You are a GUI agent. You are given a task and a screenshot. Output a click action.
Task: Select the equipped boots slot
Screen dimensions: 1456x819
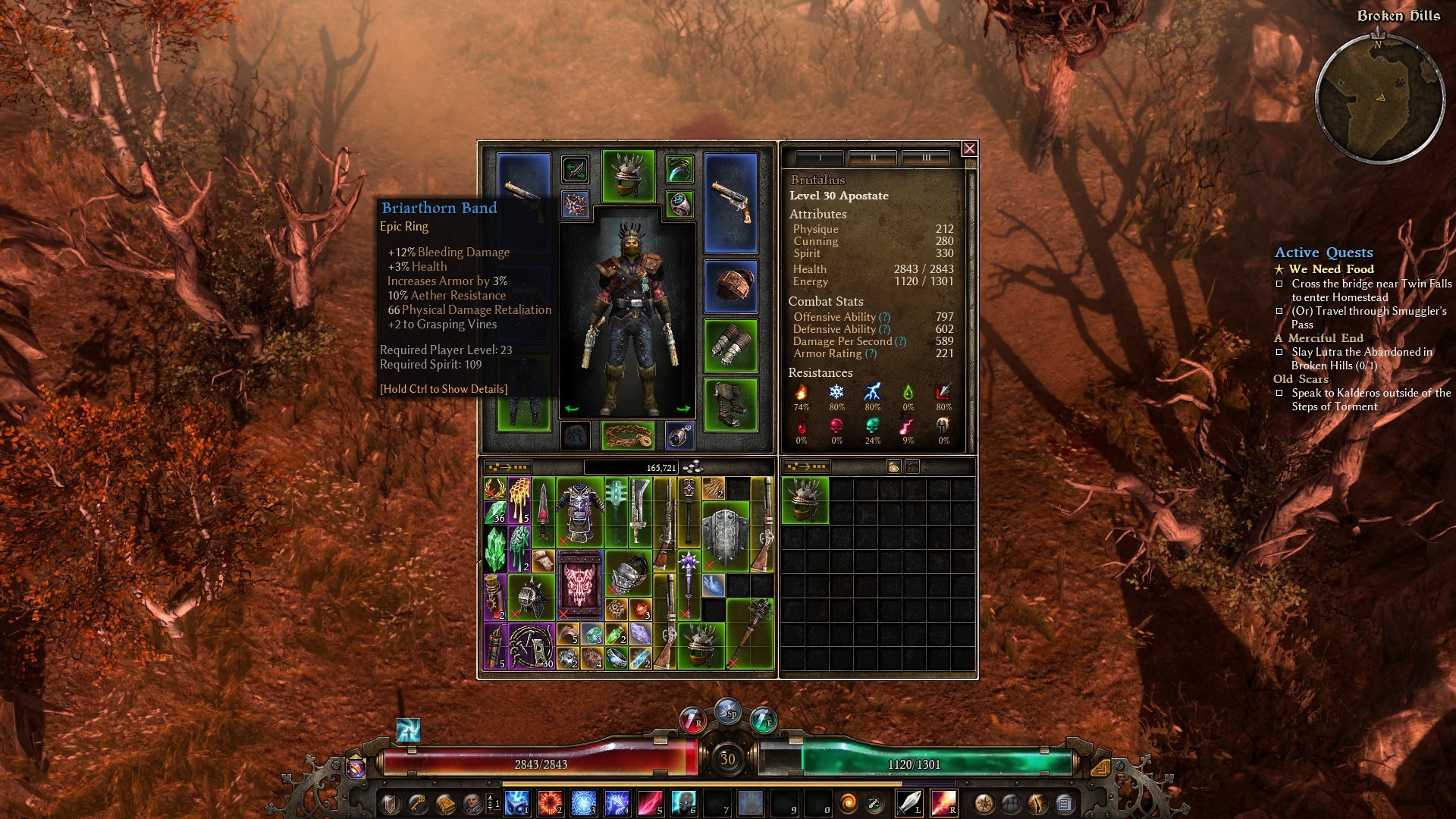(x=730, y=404)
